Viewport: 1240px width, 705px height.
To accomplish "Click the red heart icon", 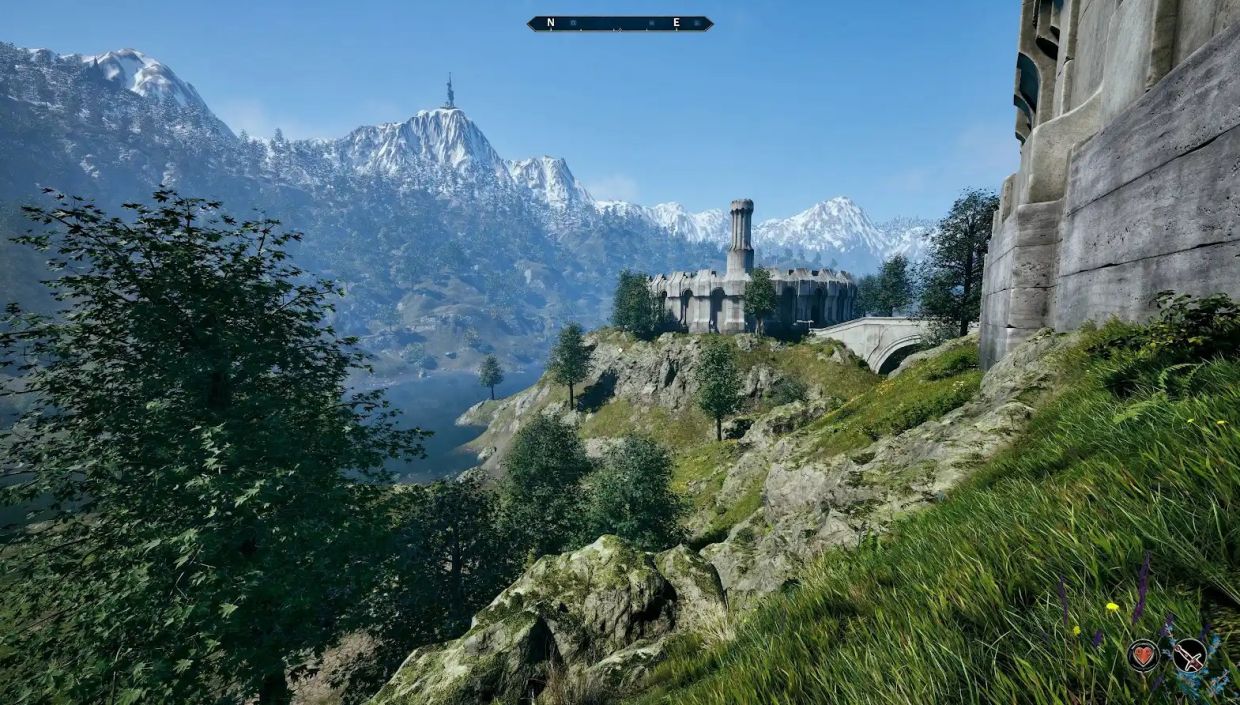I will (x=1143, y=655).
